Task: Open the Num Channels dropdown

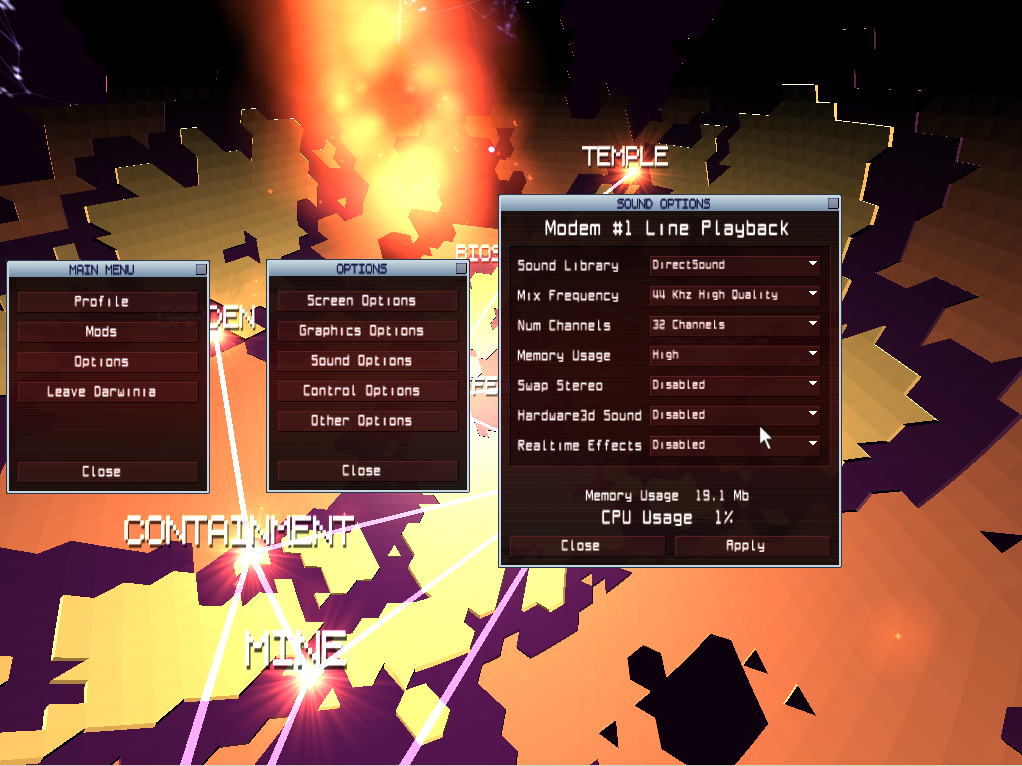Action: [735, 325]
